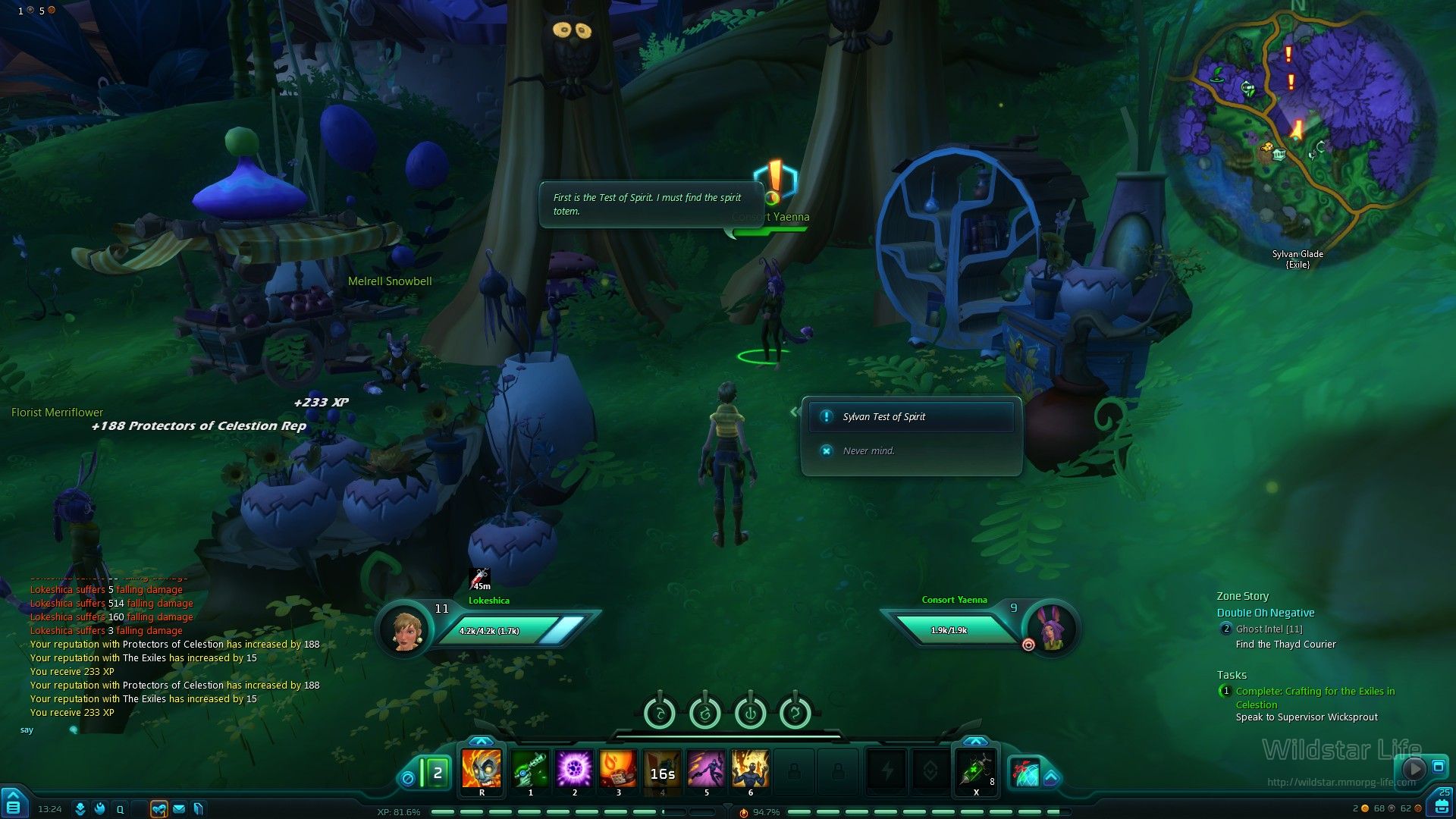
Task: Open the main menu list button
Action: (14, 805)
